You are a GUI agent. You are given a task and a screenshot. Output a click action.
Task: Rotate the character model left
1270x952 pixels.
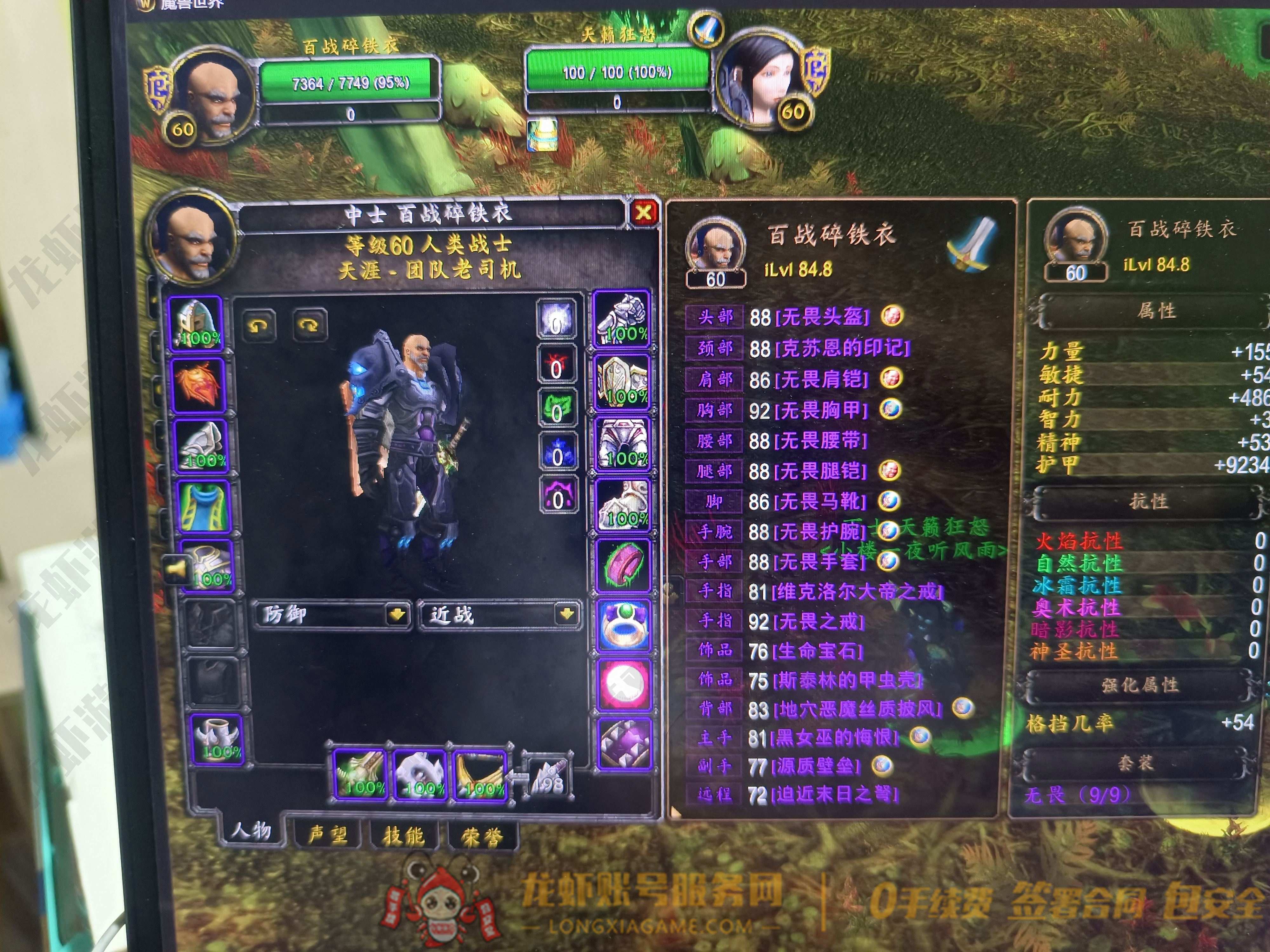(x=258, y=325)
